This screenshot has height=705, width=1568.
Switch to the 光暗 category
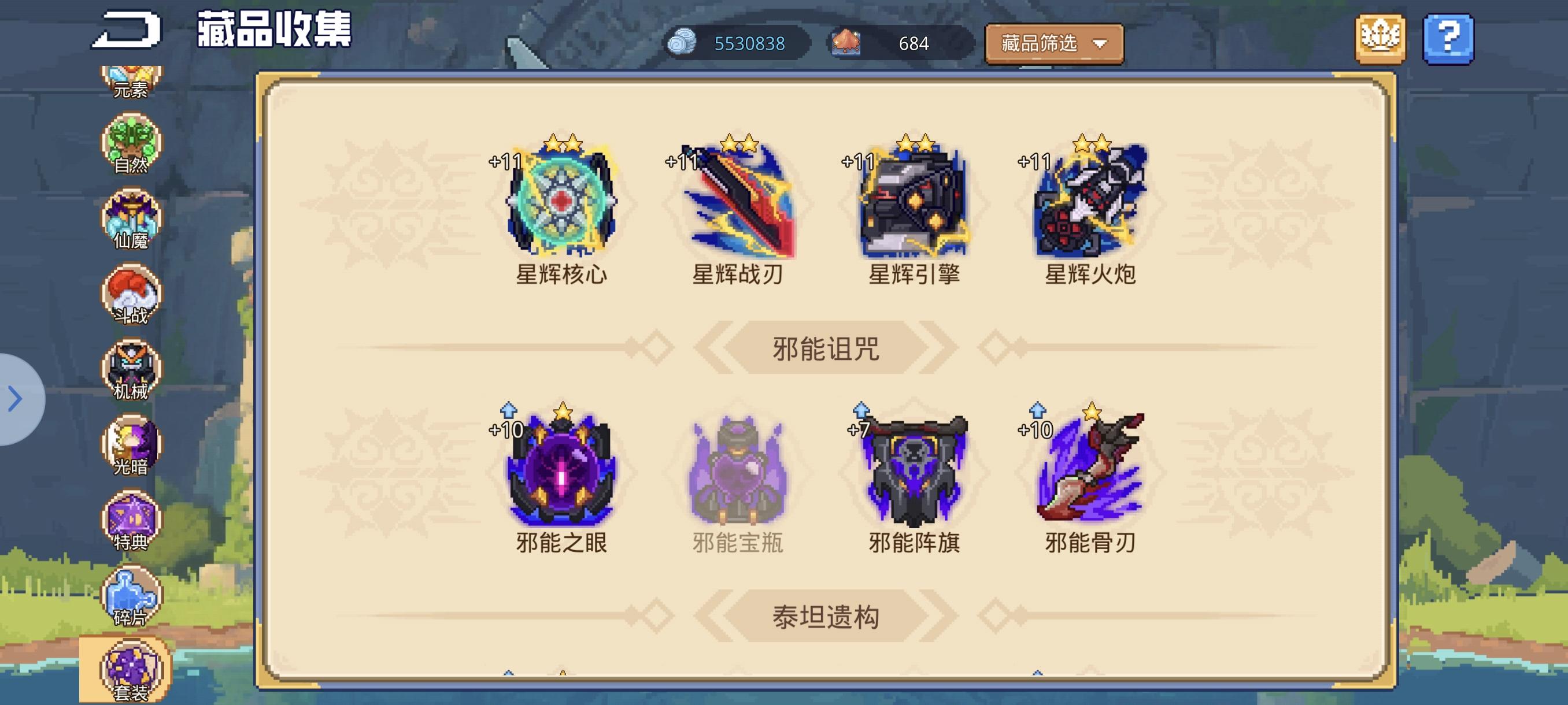pos(130,441)
